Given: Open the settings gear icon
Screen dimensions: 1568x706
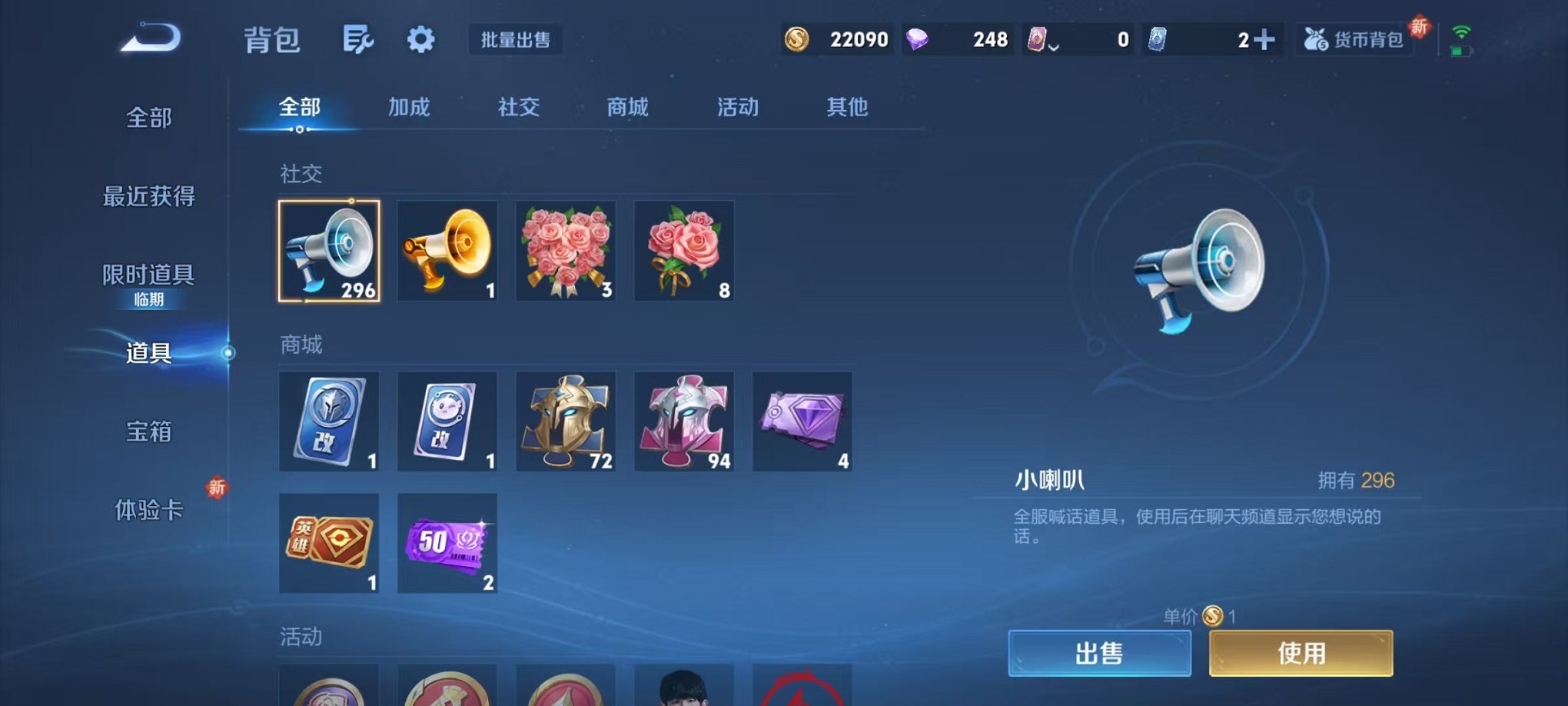Looking at the screenshot, I should click(420, 38).
